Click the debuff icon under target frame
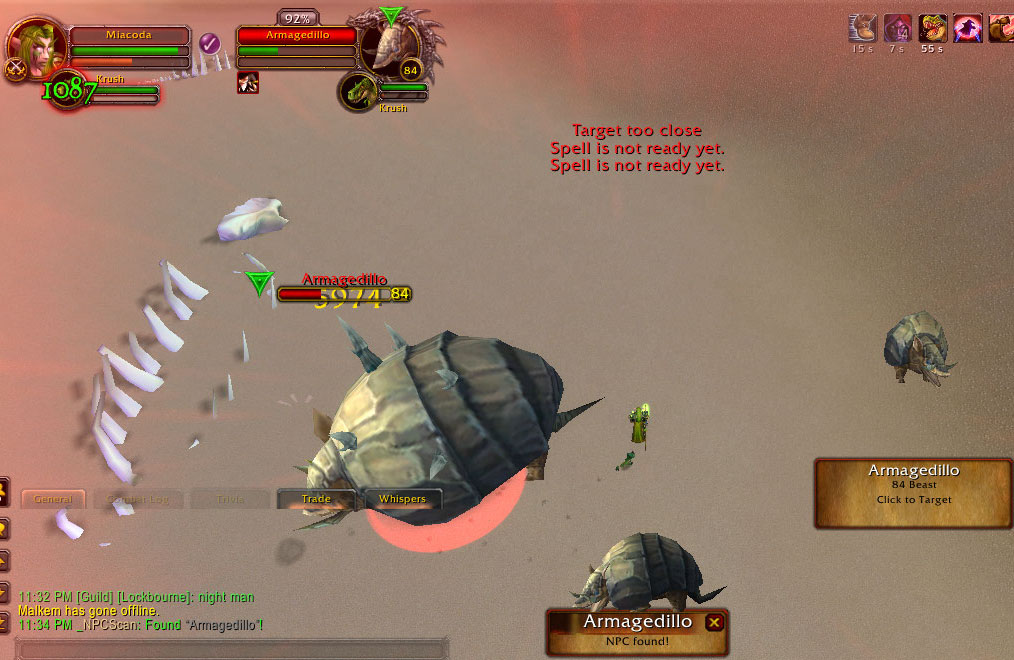This screenshot has width=1014, height=660. (248, 83)
